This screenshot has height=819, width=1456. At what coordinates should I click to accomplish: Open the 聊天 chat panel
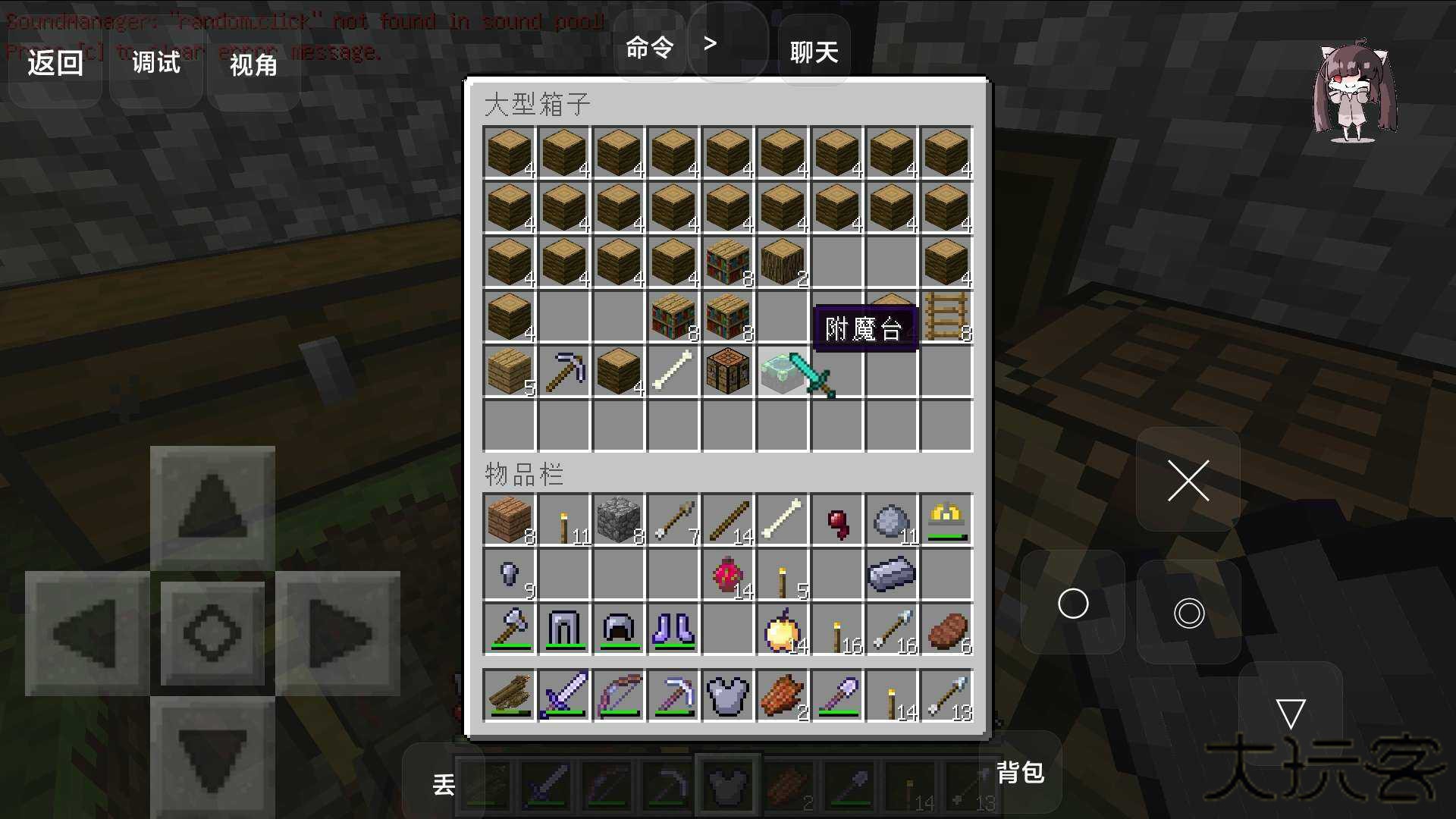(x=813, y=52)
